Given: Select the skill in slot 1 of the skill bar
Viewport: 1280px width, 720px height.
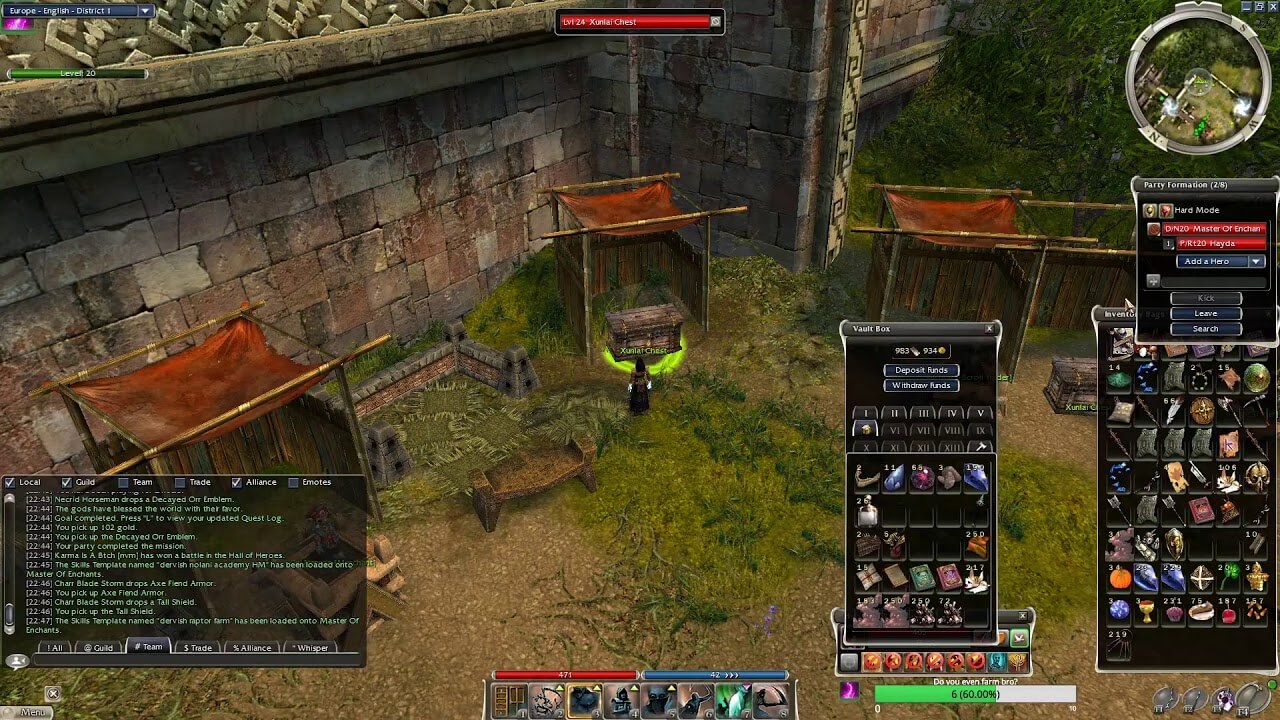Looking at the screenshot, I should tap(509, 700).
